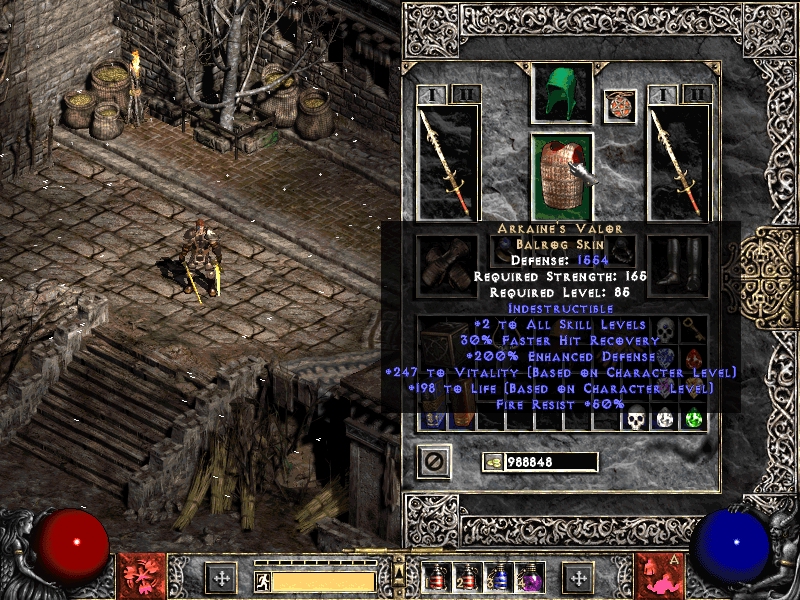The width and height of the screenshot is (800, 600).
Task: Select the green gem in the inventory
Action: point(693,418)
